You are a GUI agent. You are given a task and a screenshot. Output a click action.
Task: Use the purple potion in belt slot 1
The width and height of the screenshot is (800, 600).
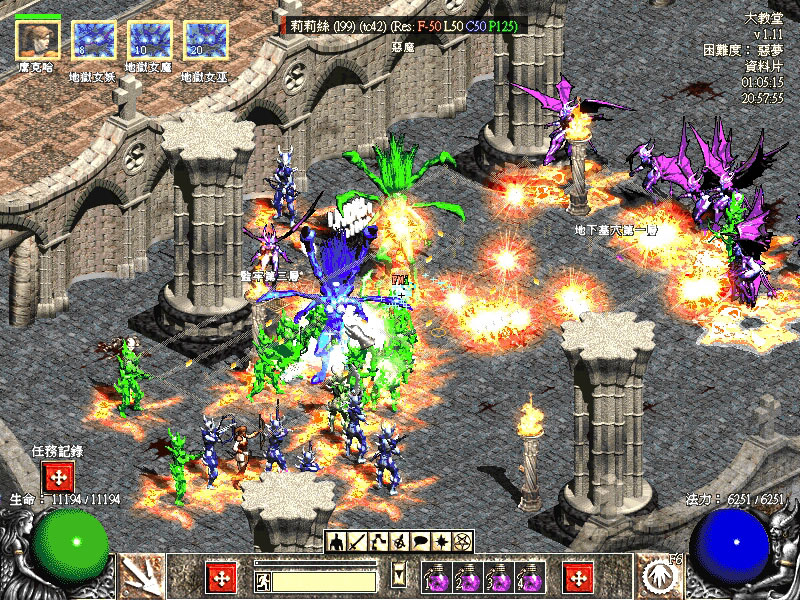point(437,578)
